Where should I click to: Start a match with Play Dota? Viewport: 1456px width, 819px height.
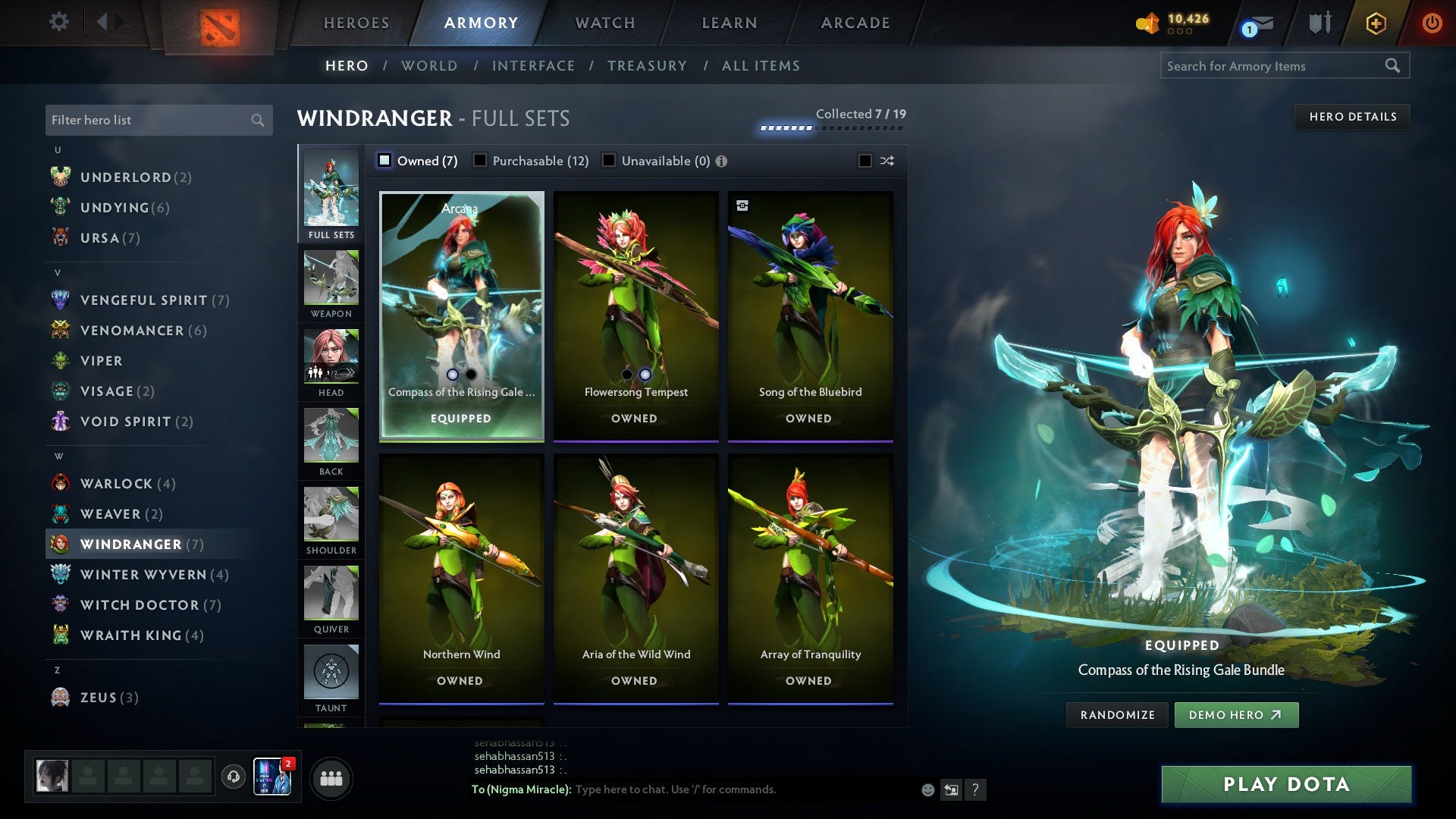click(1286, 784)
